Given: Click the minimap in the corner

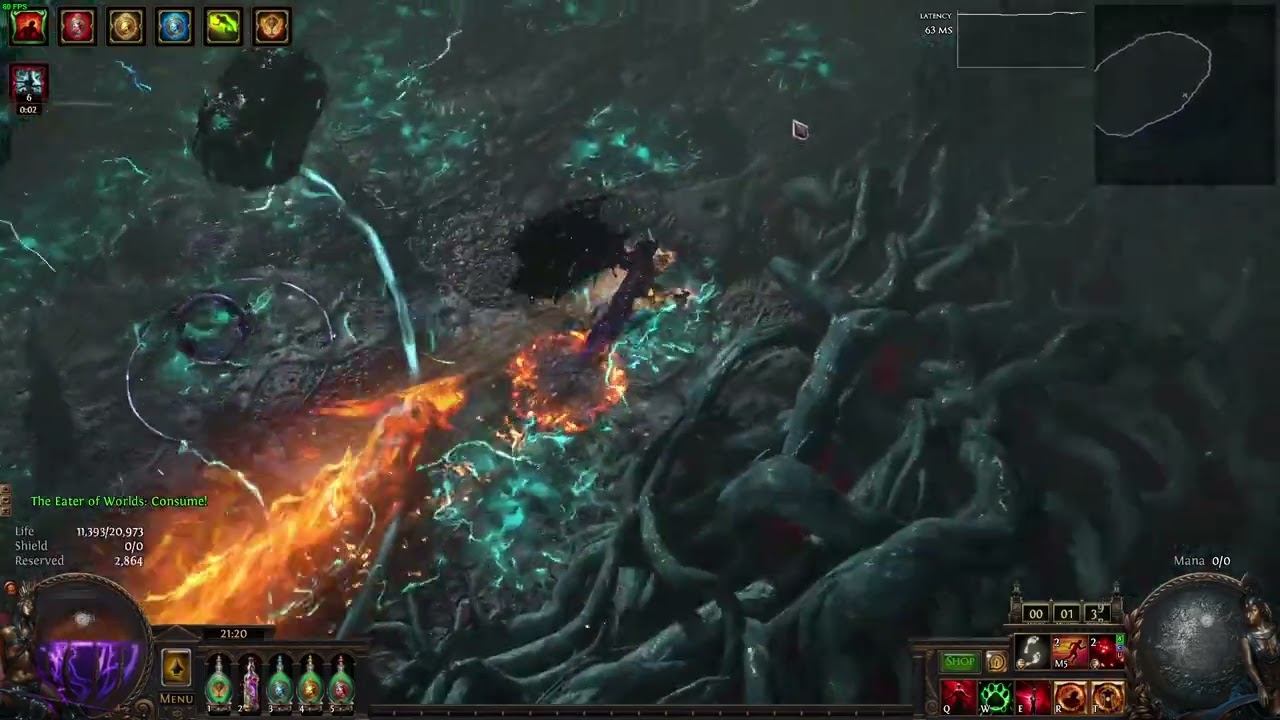Looking at the screenshot, I should [x=1185, y=95].
